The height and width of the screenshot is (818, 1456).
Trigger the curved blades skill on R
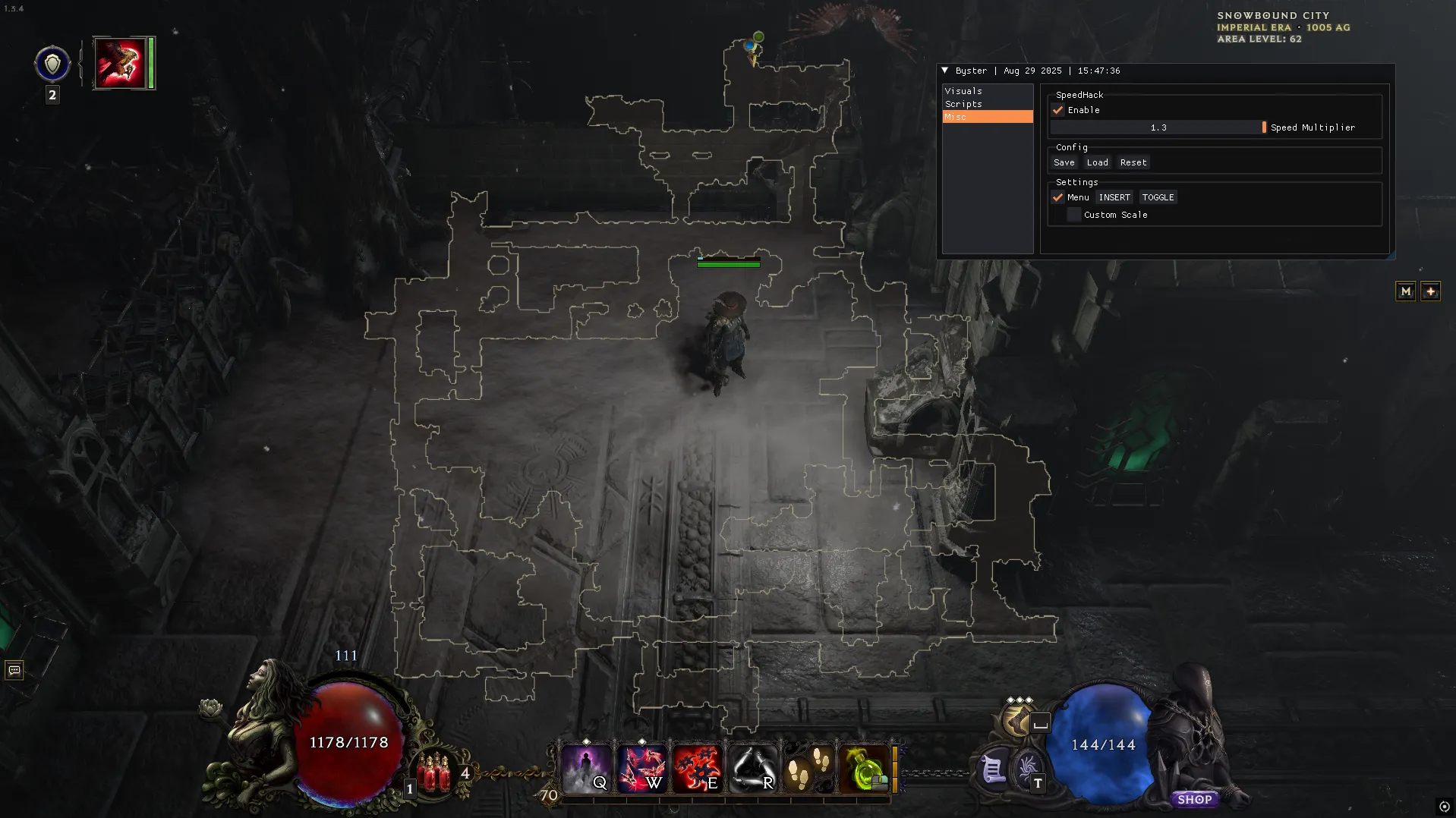point(753,769)
